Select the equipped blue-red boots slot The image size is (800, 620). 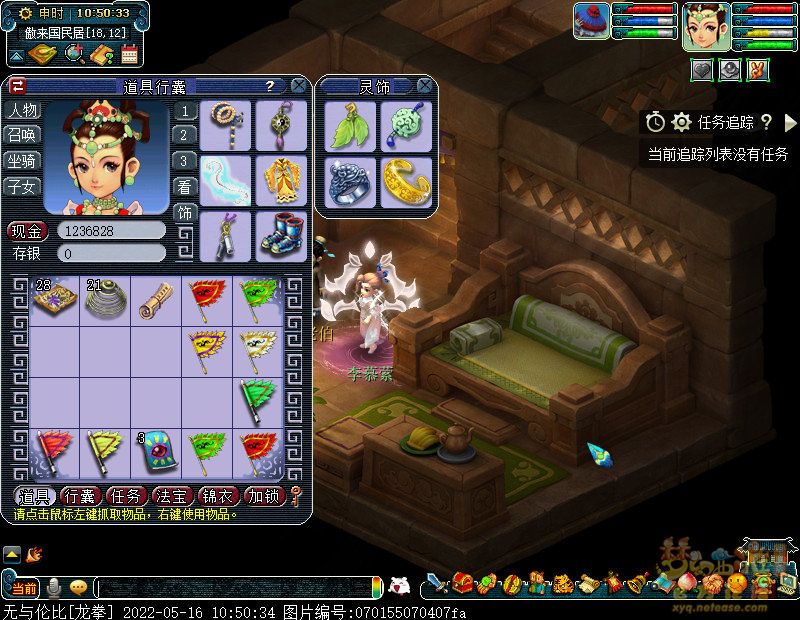(281, 232)
